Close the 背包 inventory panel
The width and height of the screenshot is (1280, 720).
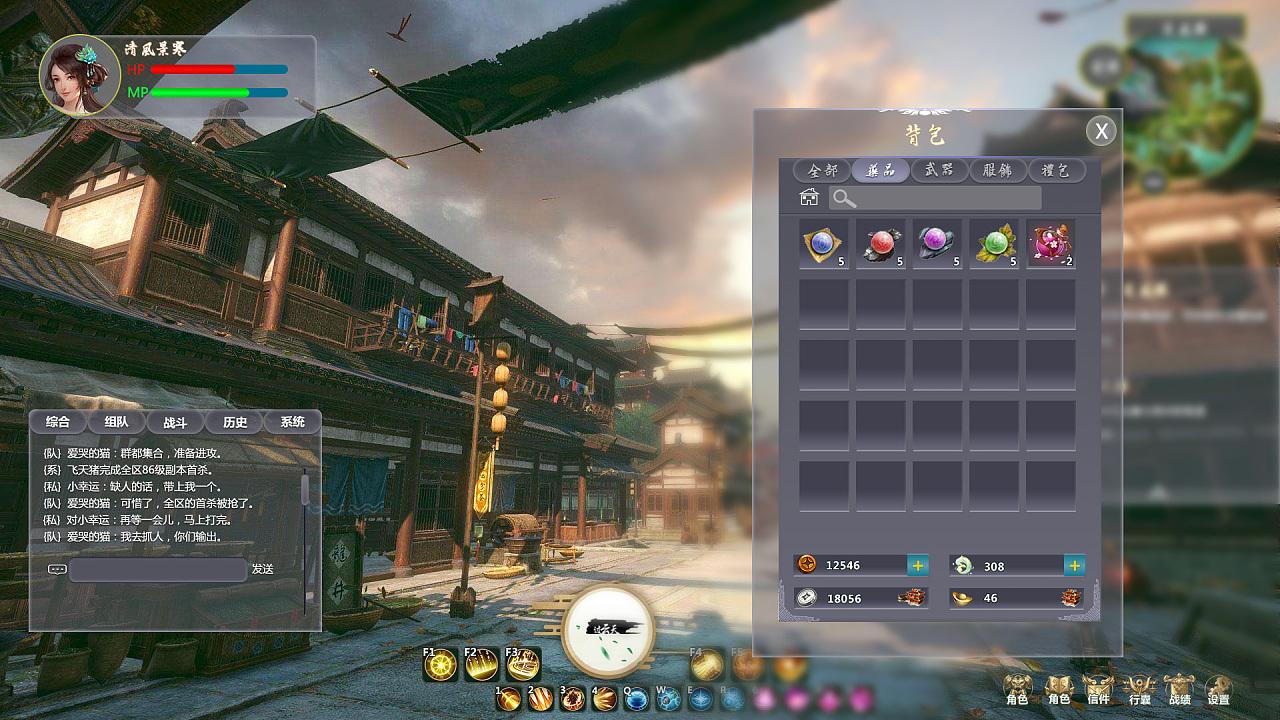[x=1101, y=131]
